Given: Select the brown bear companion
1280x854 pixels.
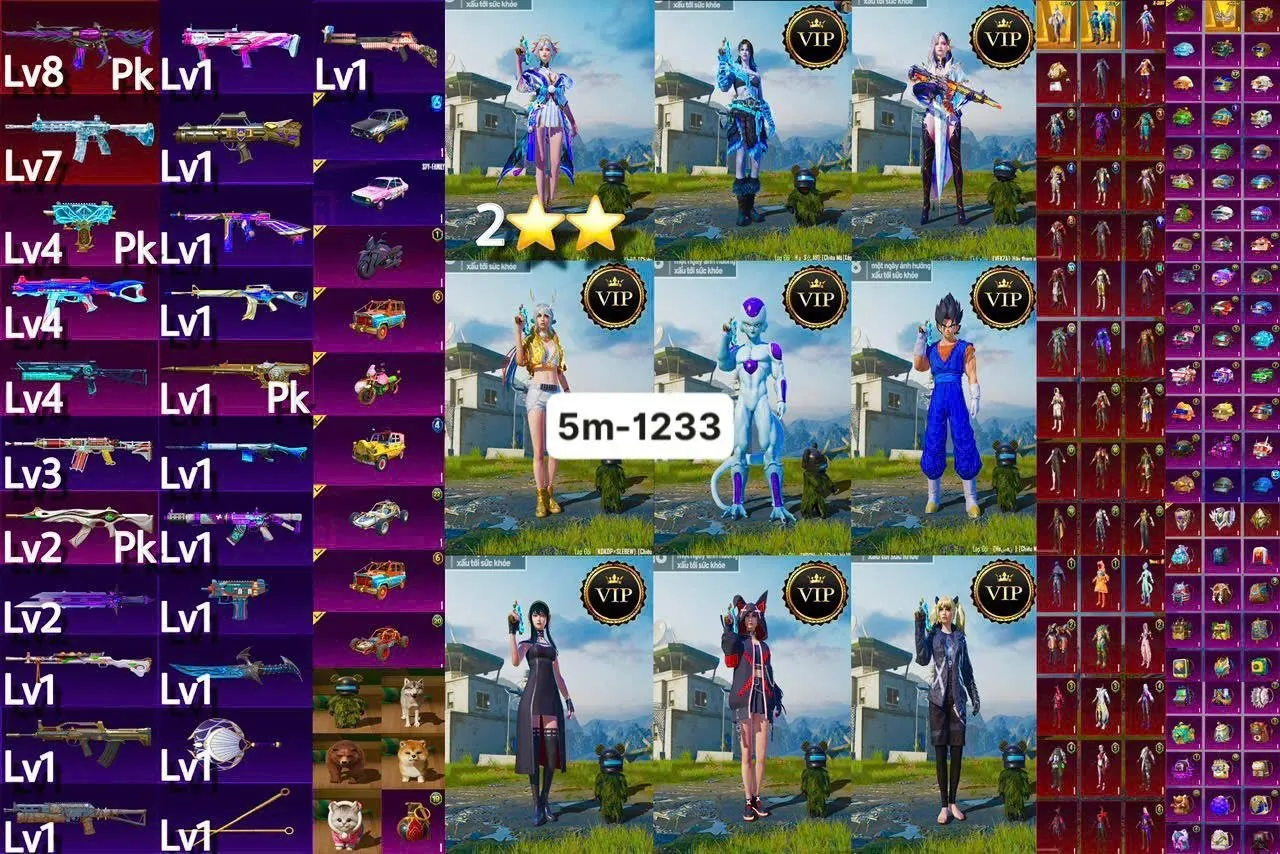Looking at the screenshot, I should click(x=346, y=760).
